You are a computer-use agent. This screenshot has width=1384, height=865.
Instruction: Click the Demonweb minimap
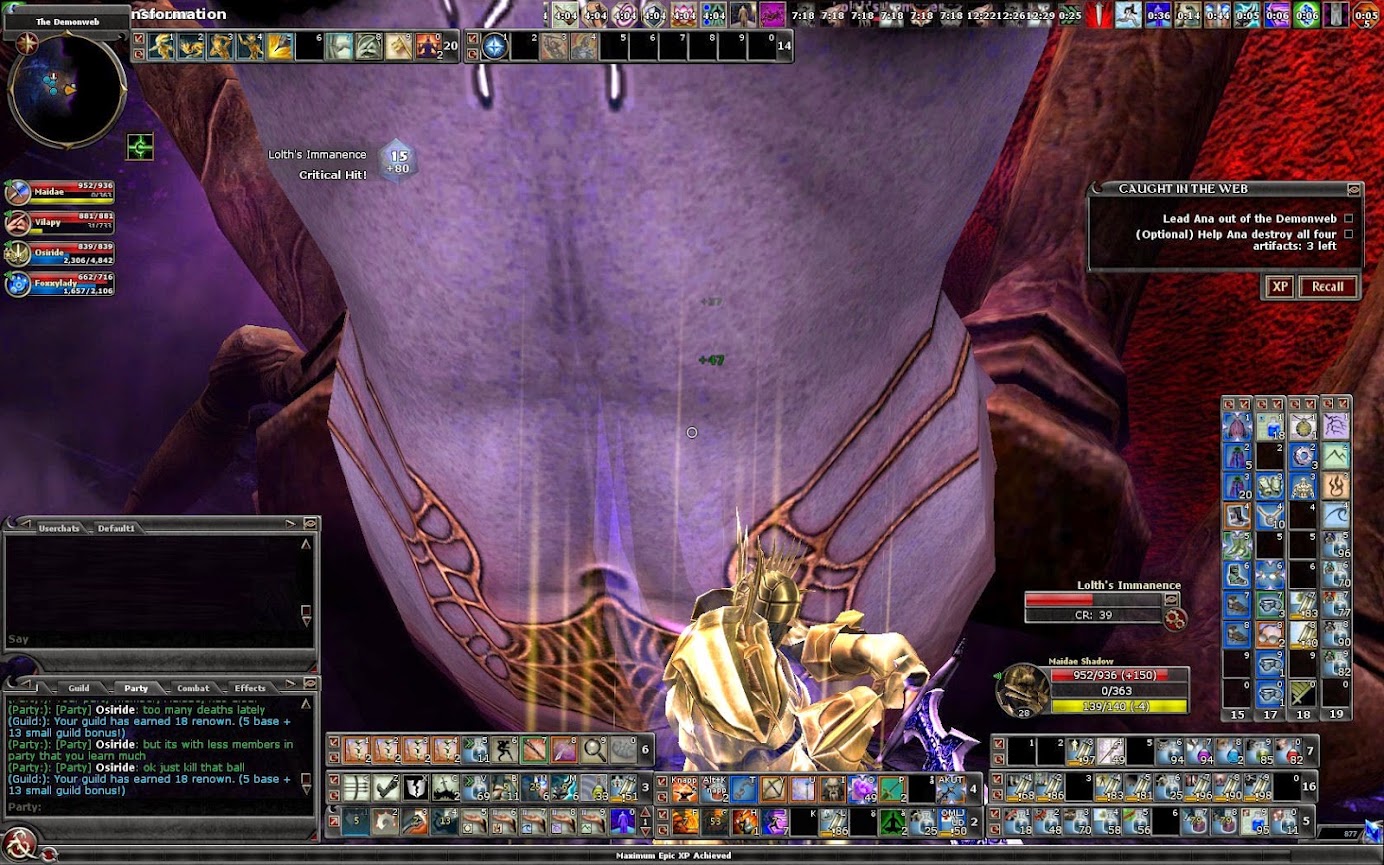pyautogui.click(x=66, y=90)
